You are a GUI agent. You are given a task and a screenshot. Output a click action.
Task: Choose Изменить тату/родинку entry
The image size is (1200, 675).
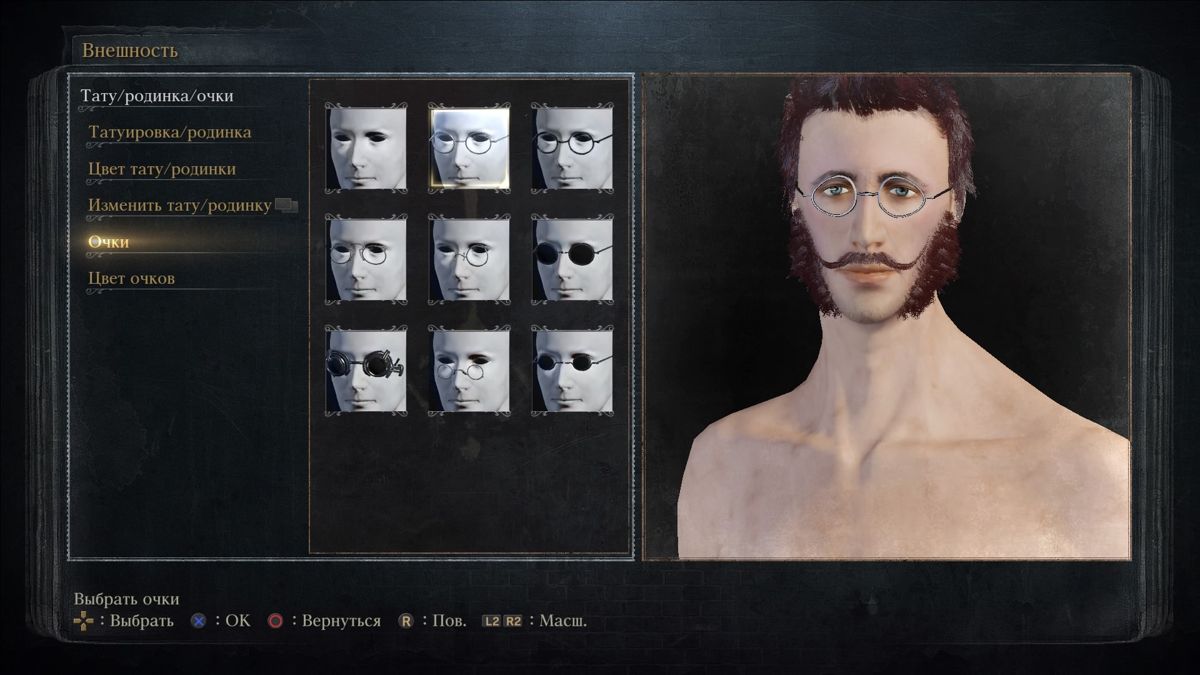(x=180, y=205)
